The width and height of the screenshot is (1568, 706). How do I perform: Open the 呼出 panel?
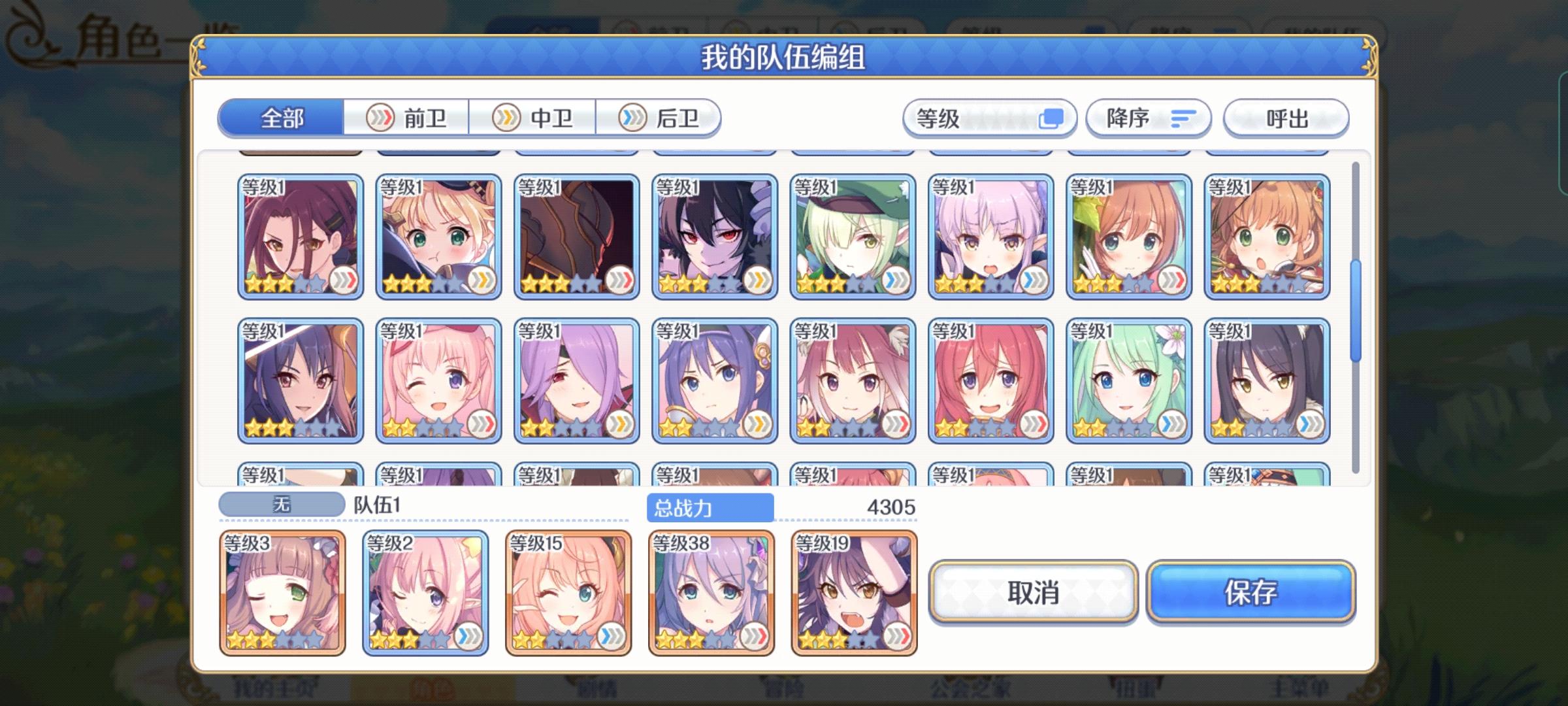(x=1286, y=118)
